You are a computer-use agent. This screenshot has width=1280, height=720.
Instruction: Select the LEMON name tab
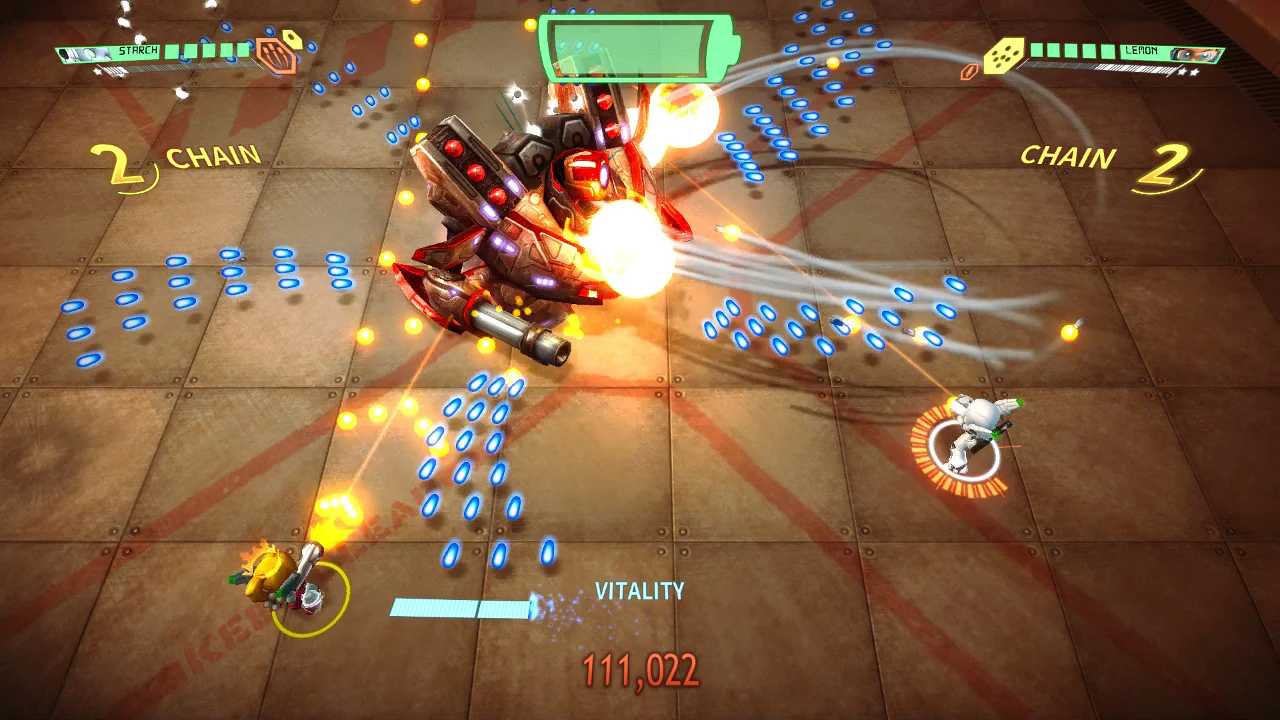tap(1141, 51)
